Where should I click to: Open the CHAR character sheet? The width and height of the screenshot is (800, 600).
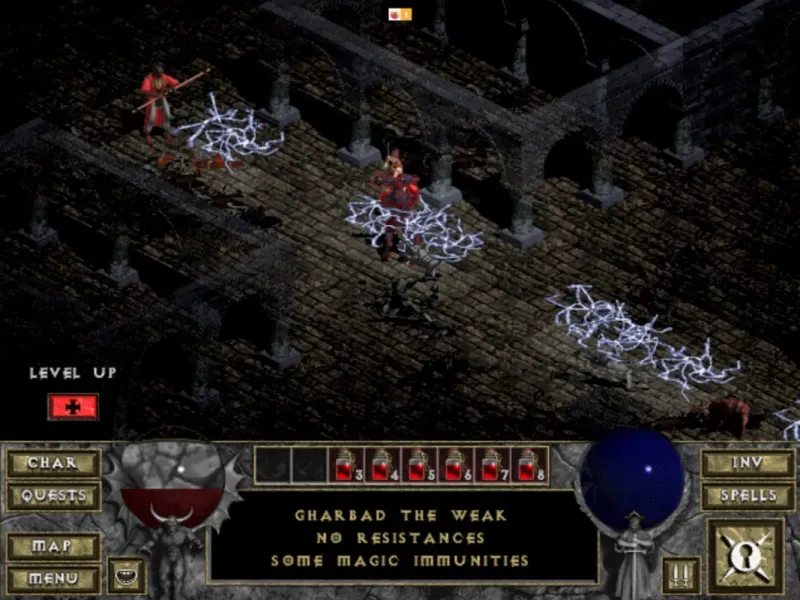tap(52, 463)
